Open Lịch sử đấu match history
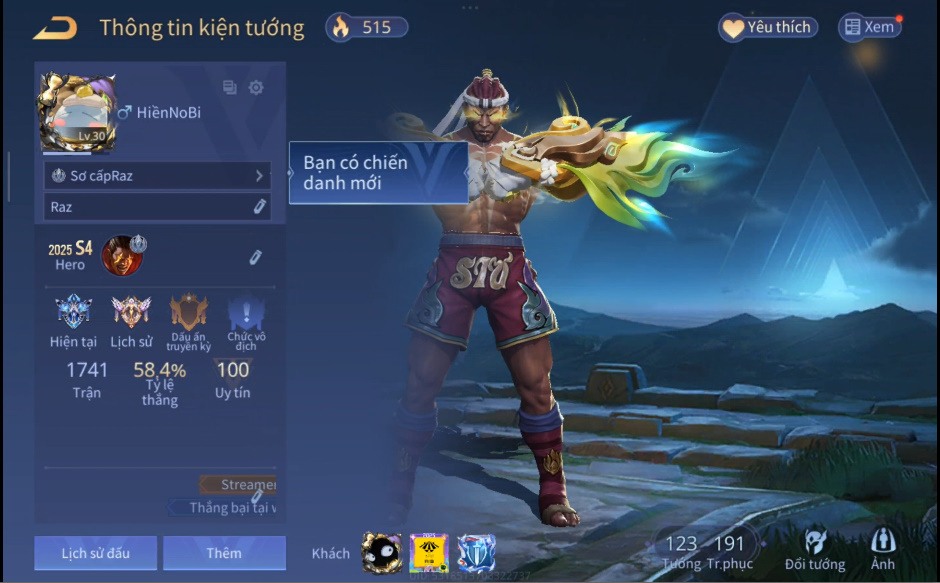Screen dimensions: 940x583 pyautogui.click(x=95, y=553)
